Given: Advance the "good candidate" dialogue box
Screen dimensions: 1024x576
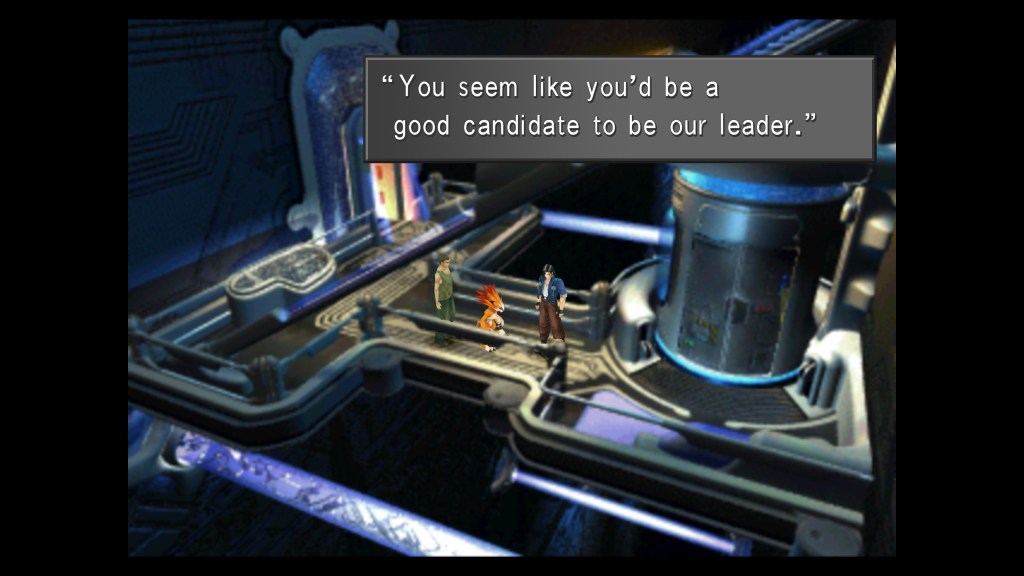Looking at the screenshot, I should coord(619,108).
